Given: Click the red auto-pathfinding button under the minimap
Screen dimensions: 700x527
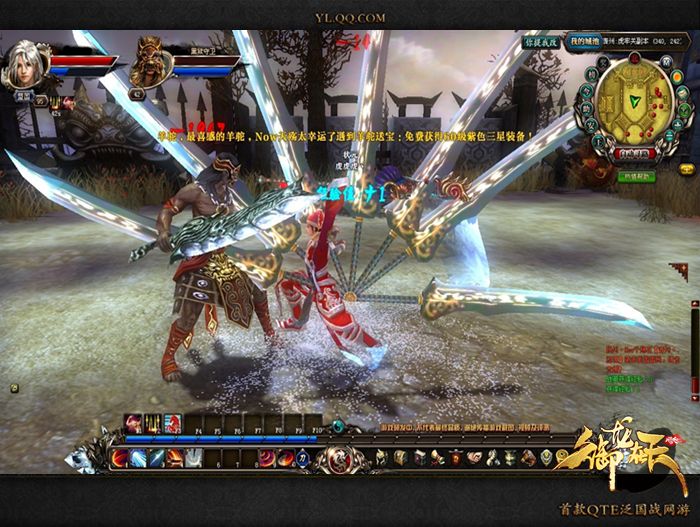Looking at the screenshot, I should [632, 154].
